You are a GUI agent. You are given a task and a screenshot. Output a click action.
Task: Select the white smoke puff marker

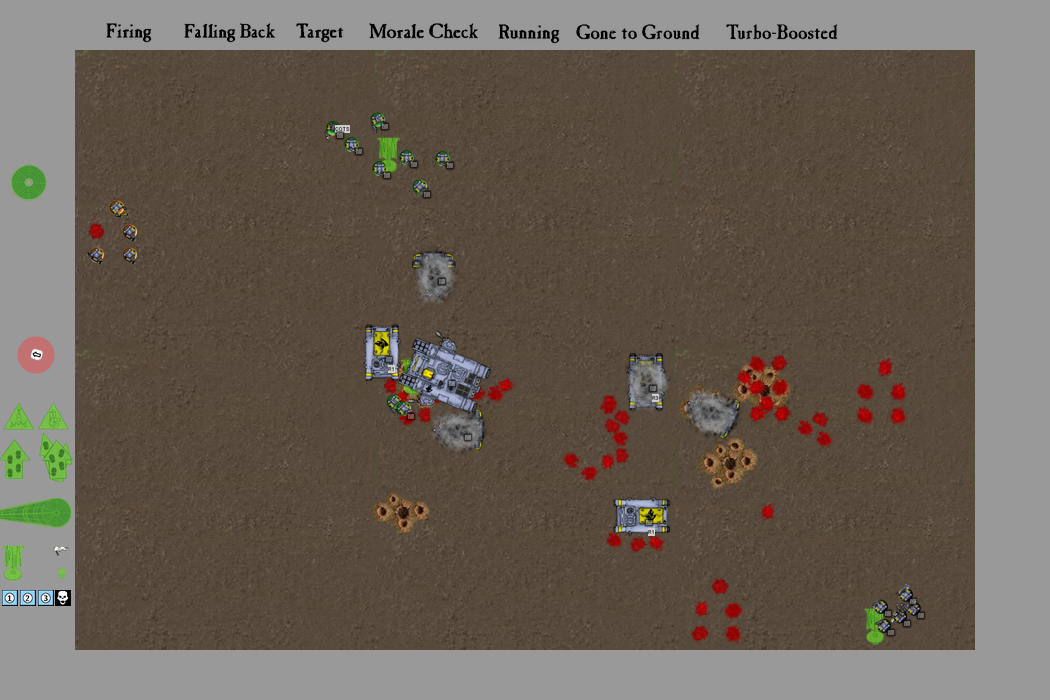click(61, 551)
